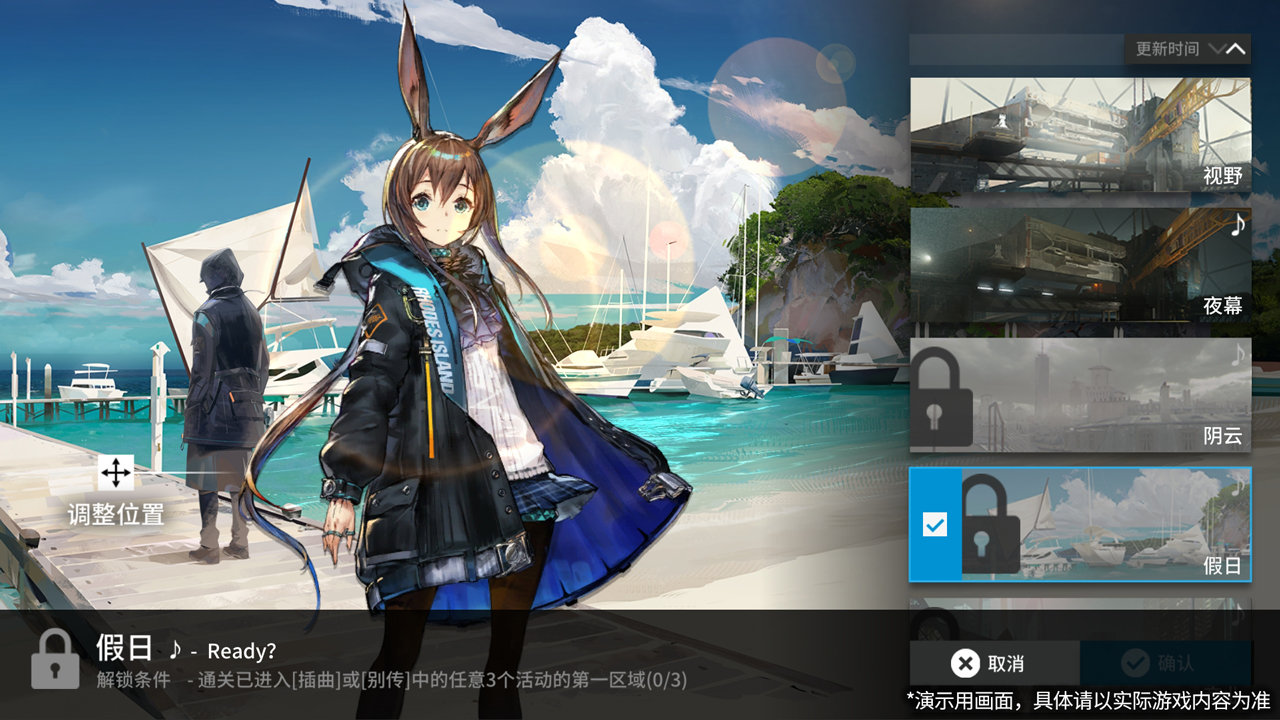1280x720 pixels.
Task: Click the lock icon next to 假日 title
Action: tap(54, 661)
